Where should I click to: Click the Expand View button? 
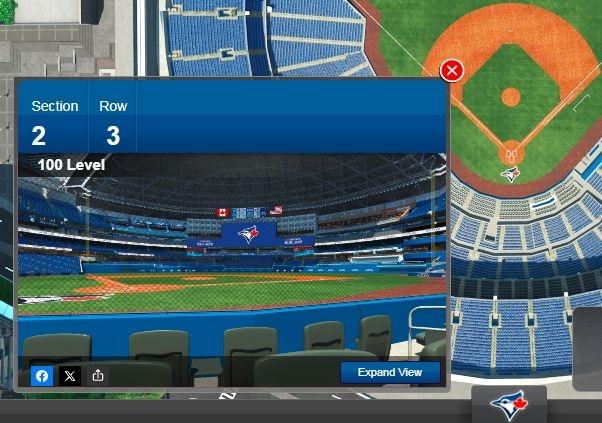coord(389,372)
